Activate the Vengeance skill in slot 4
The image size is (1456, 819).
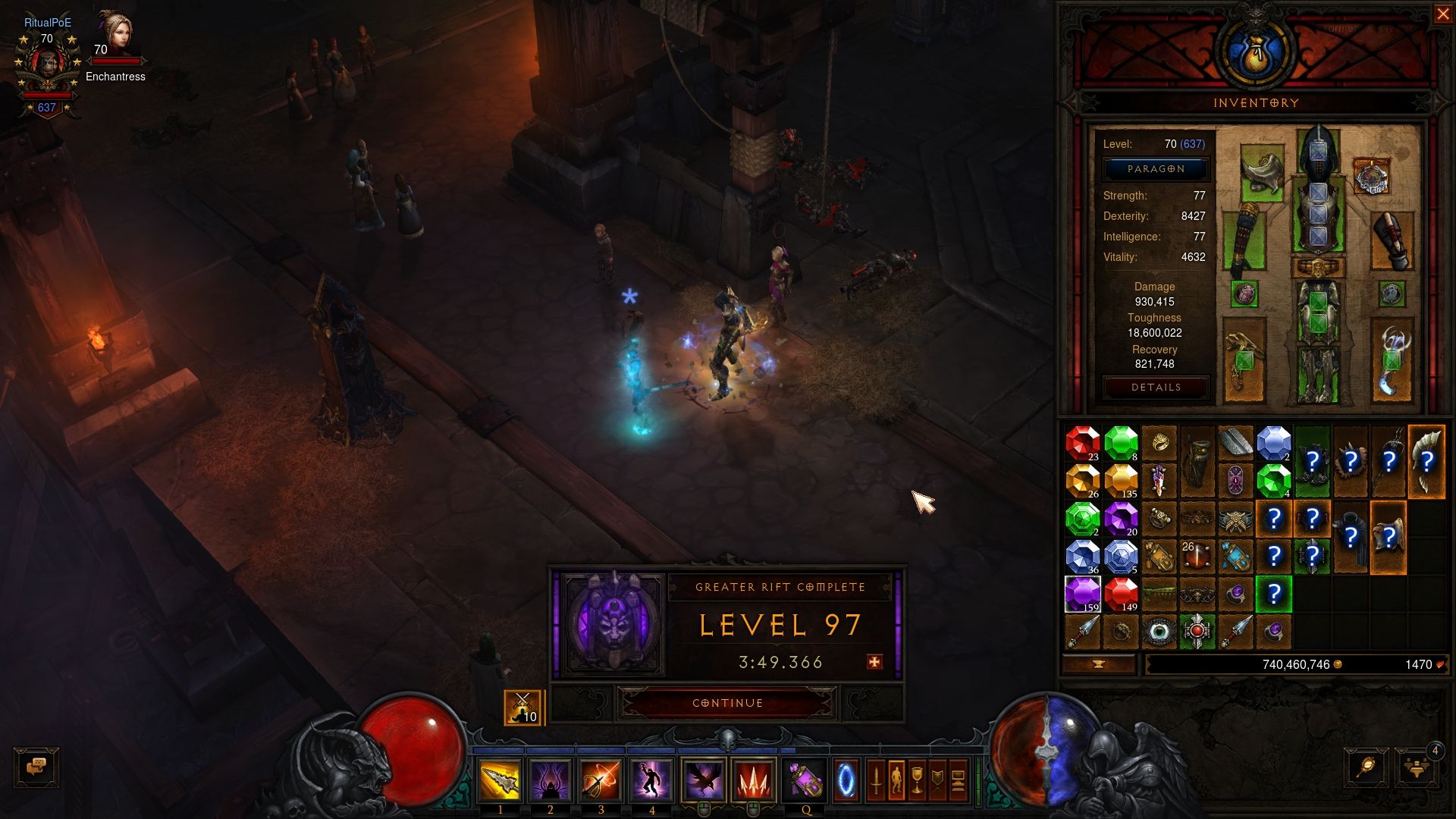coord(651,780)
